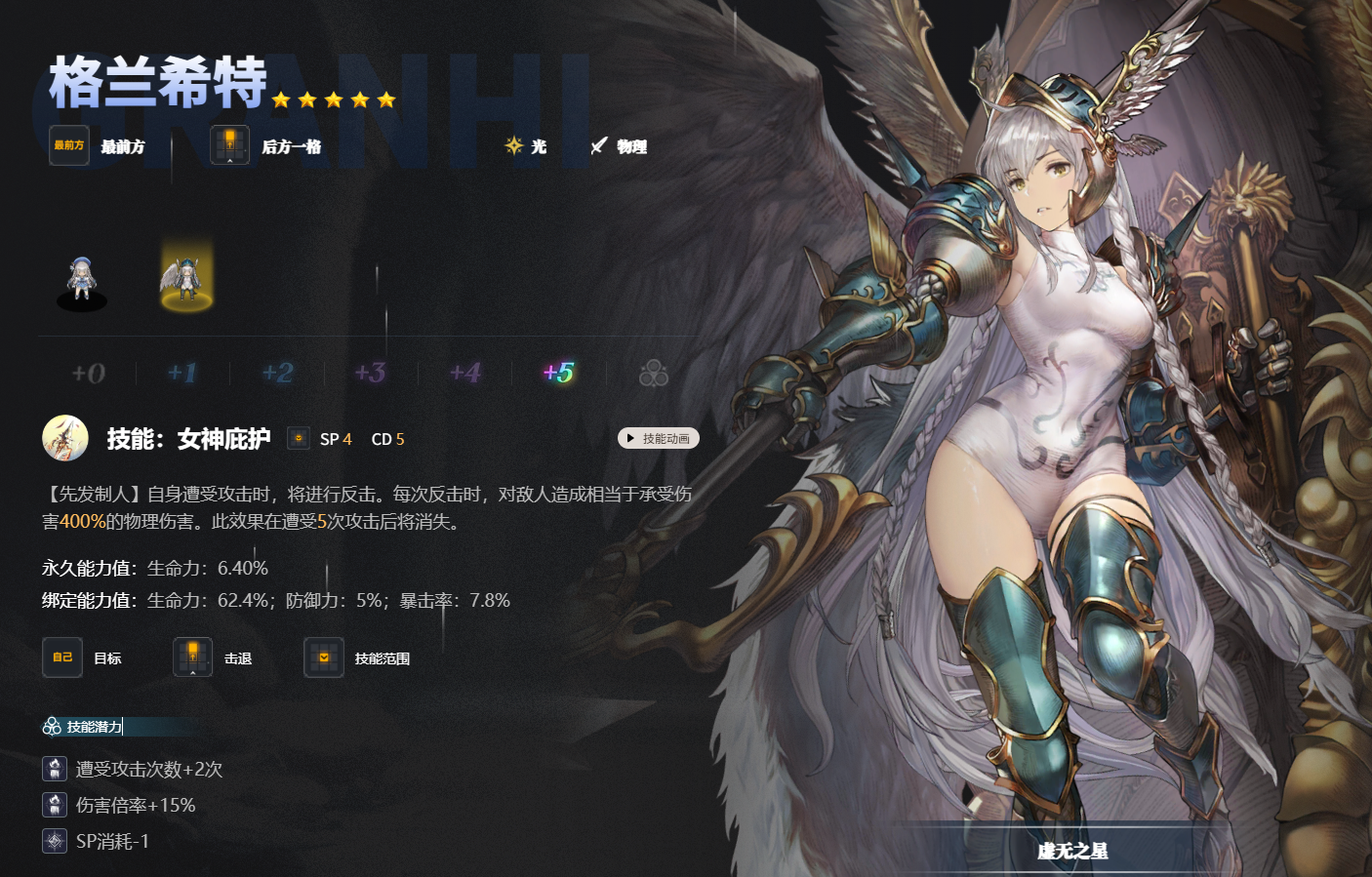Switch to the +5 enhancement tab

click(x=559, y=373)
